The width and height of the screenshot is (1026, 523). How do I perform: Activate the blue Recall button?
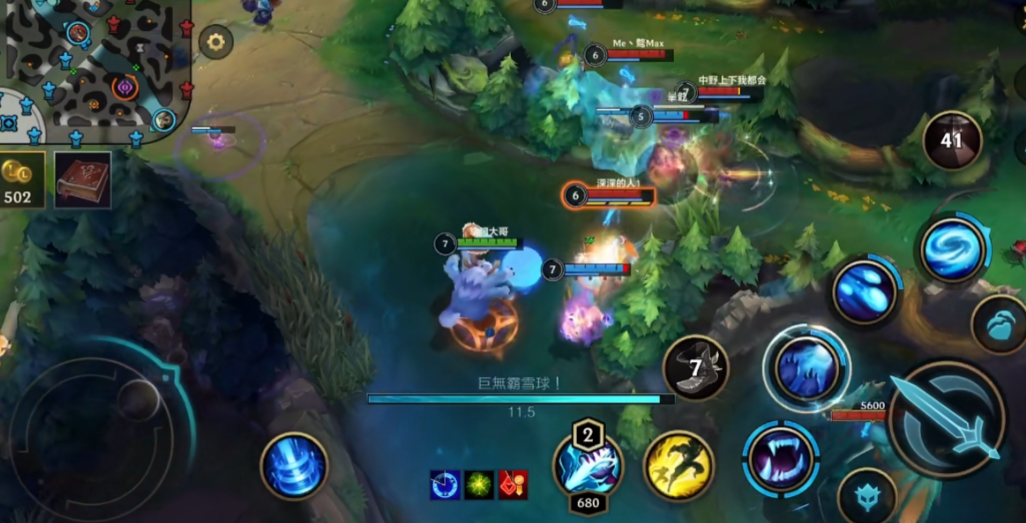294,466
